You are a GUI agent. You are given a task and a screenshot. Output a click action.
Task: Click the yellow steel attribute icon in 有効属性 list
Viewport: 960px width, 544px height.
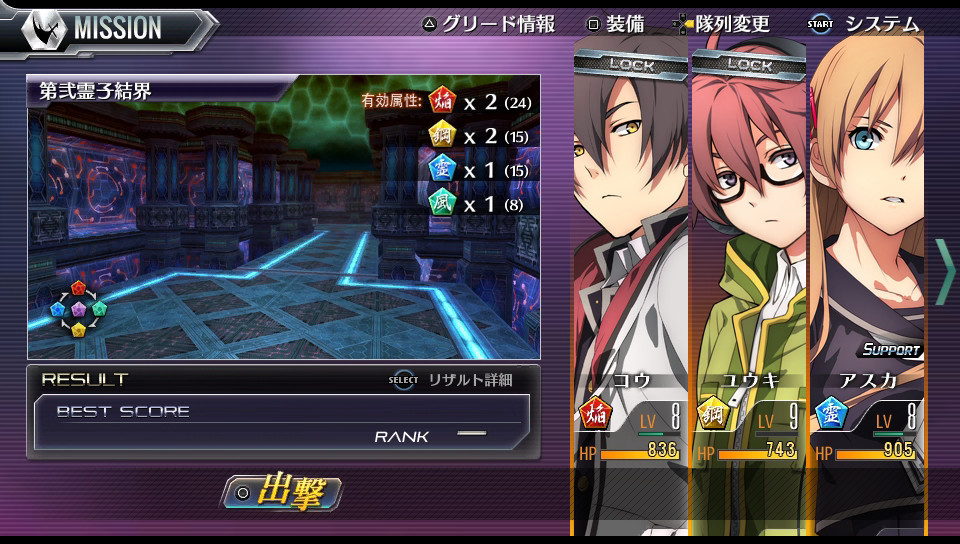point(441,134)
